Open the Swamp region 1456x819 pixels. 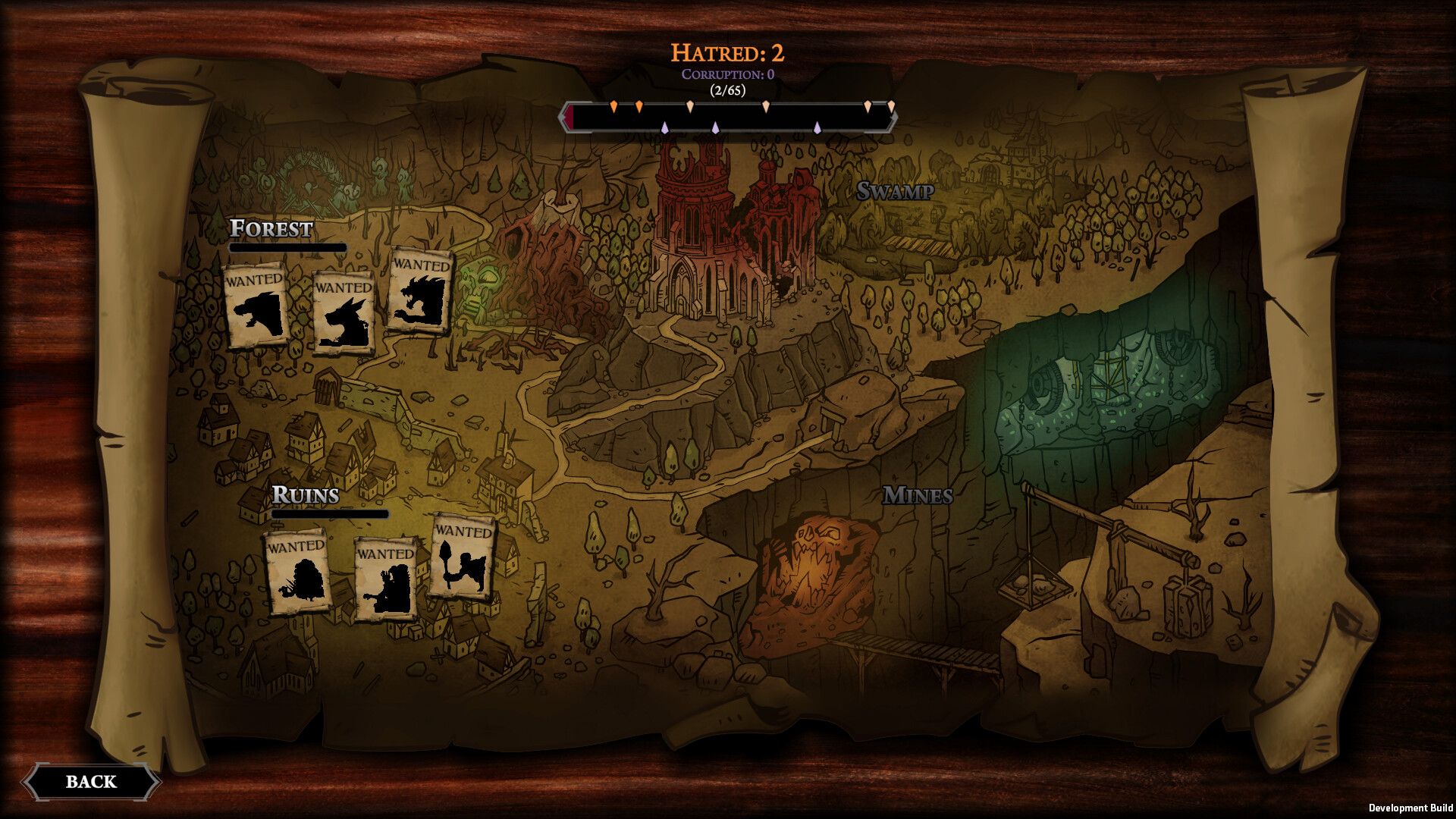896,190
